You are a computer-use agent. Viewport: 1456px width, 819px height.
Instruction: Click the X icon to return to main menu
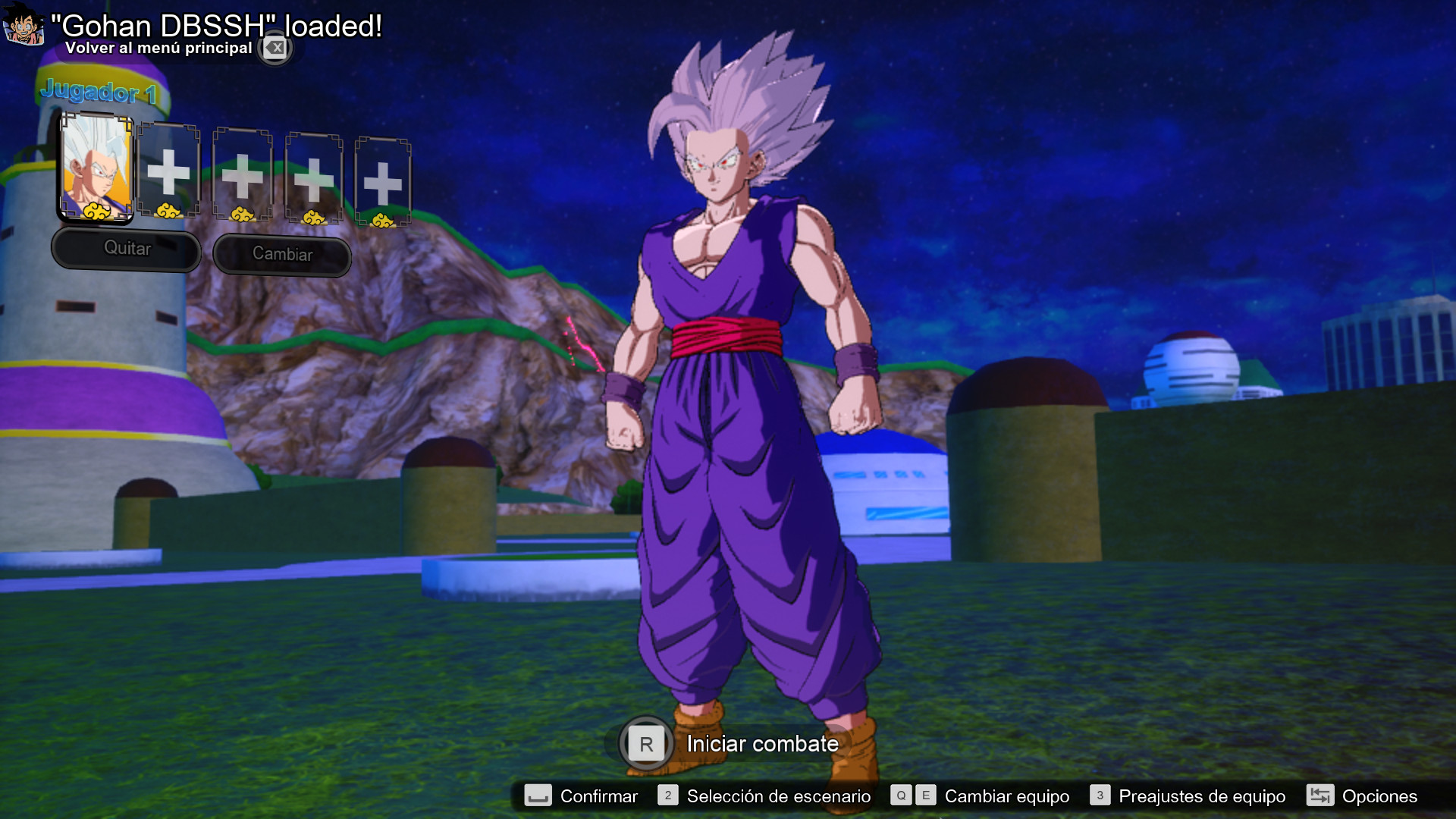[x=275, y=48]
